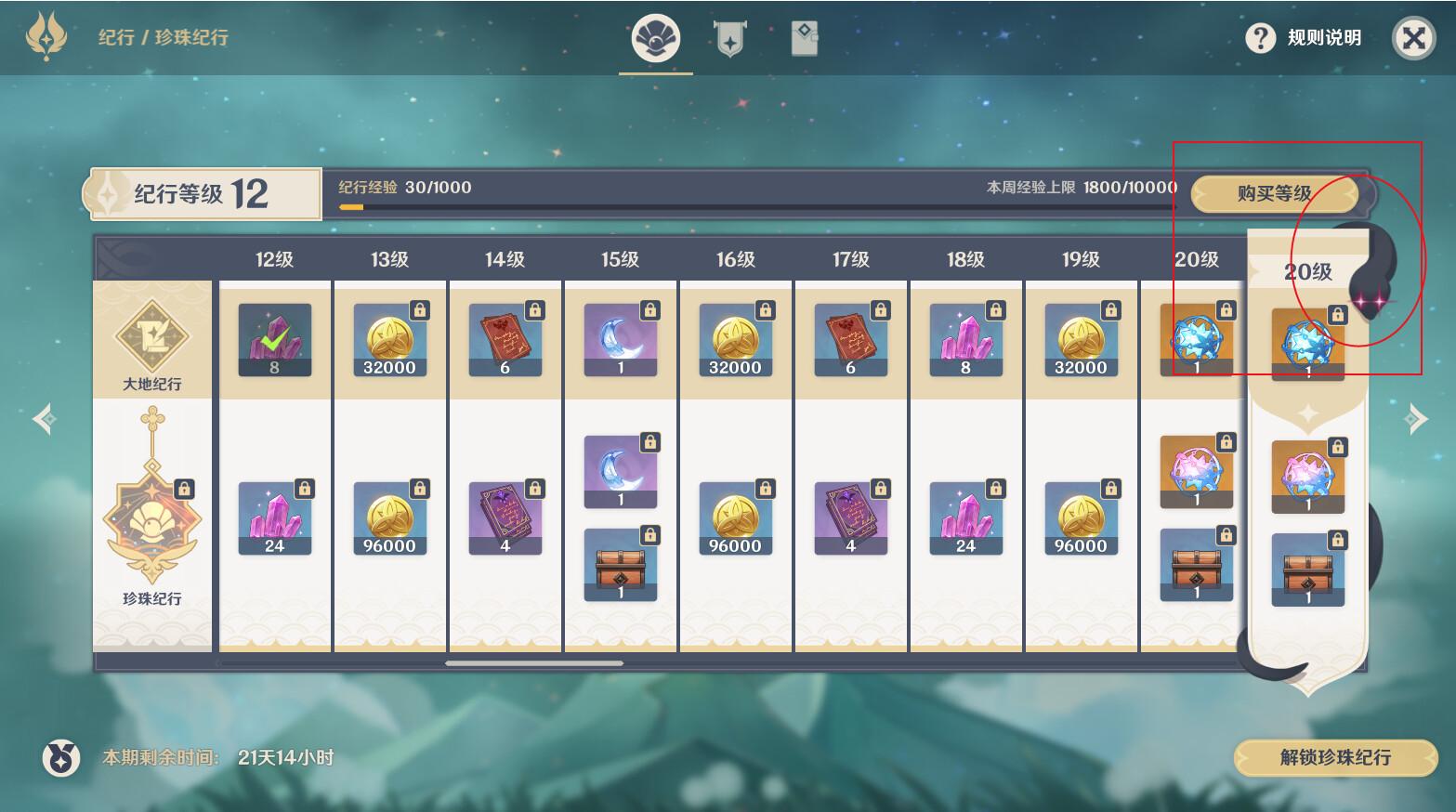Show previous reward levels with left arrow

[x=44, y=419]
